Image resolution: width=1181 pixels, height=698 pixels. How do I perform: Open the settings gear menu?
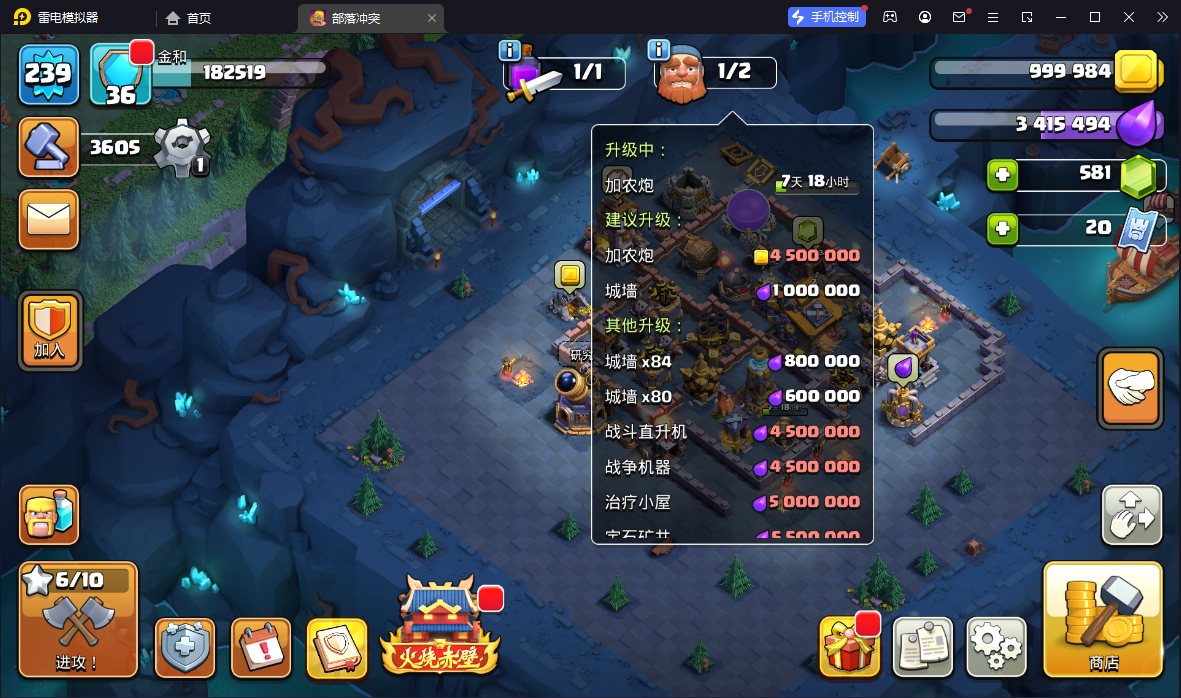point(996,647)
